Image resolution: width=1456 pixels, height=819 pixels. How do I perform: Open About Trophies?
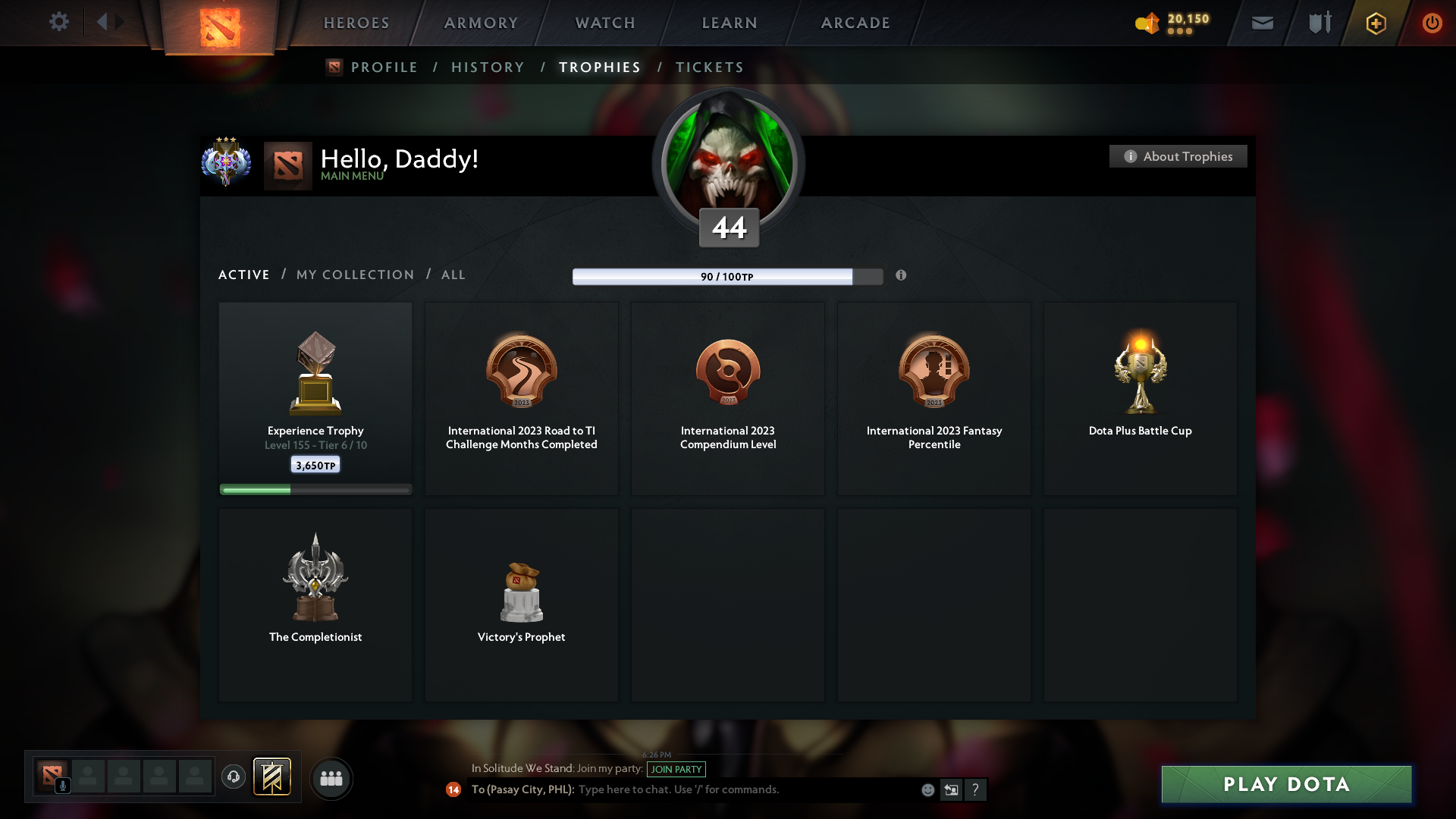[1178, 156]
